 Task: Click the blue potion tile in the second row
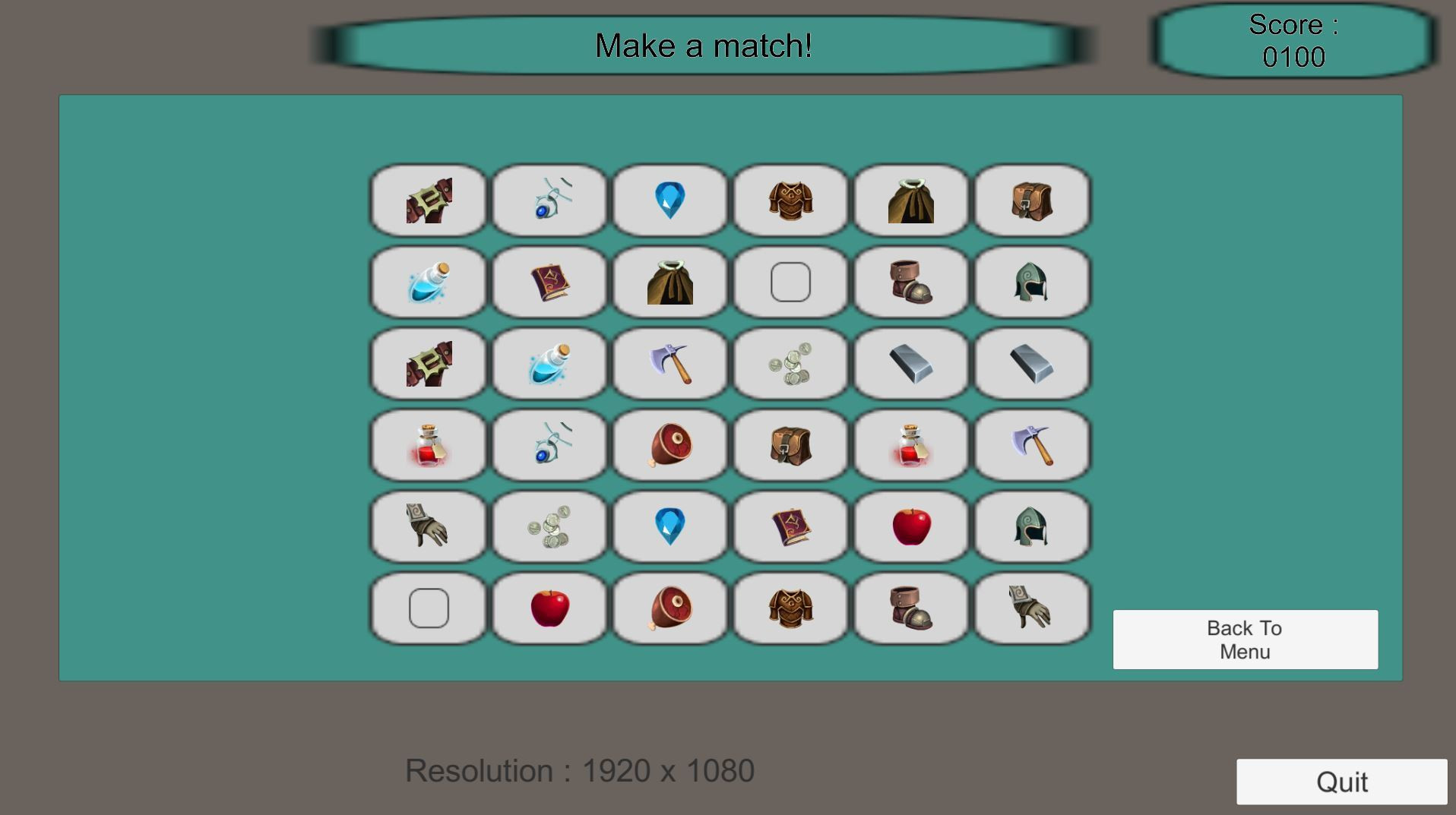pos(428,282)
